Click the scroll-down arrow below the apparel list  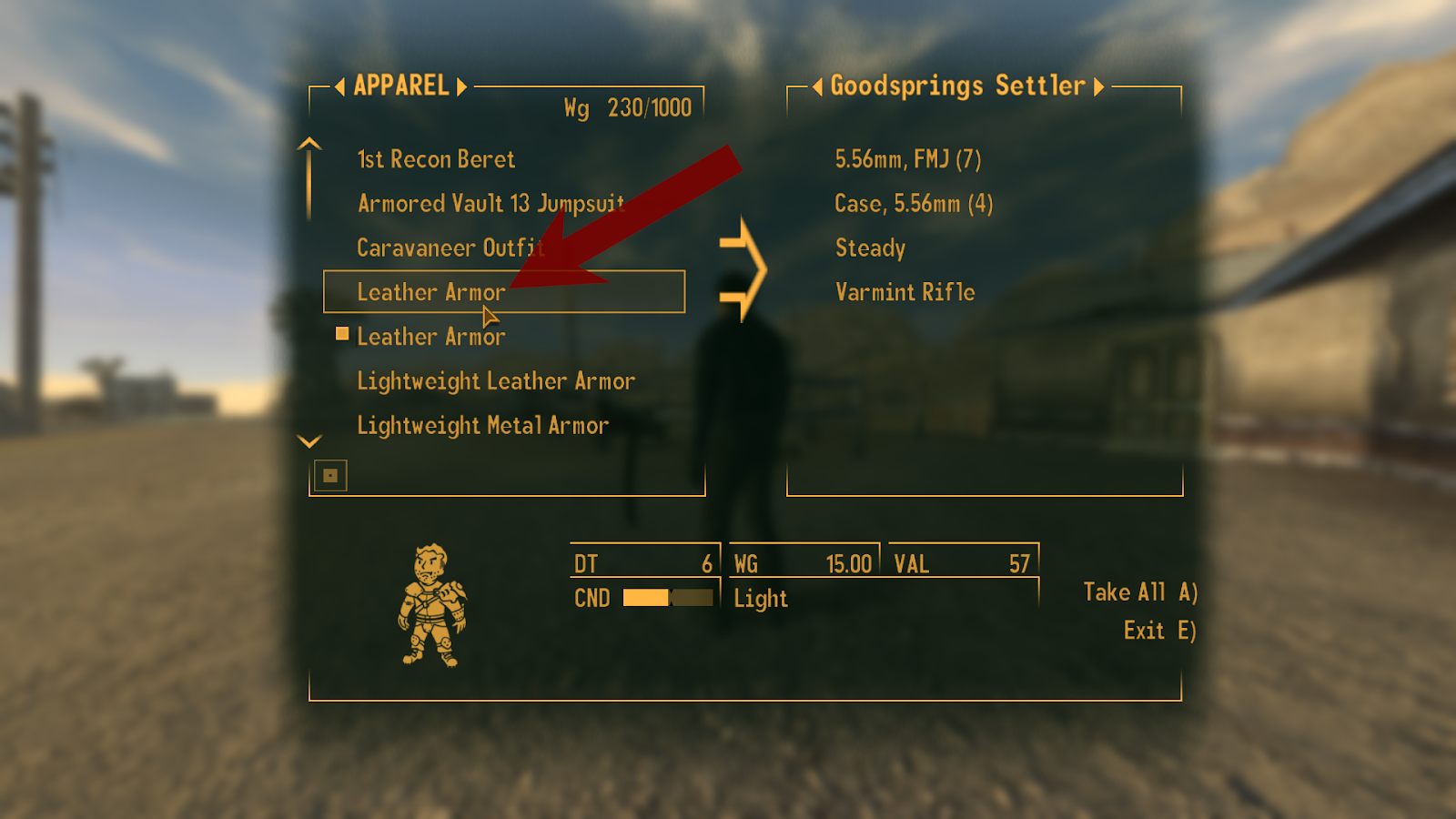tap(308, 440)
